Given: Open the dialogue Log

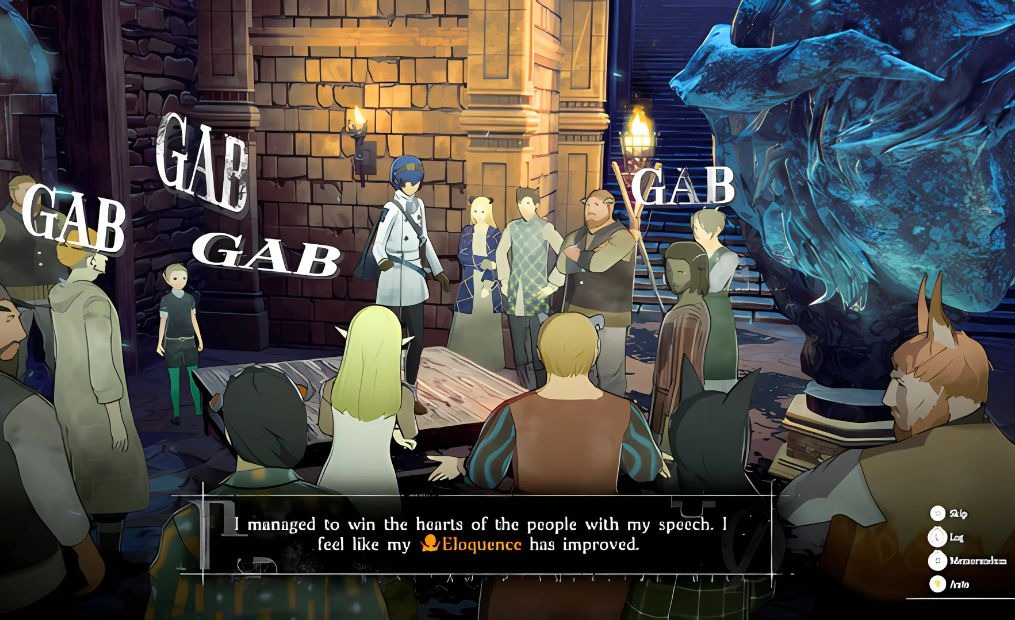Looking at the screenshot, I should (938, 537).
